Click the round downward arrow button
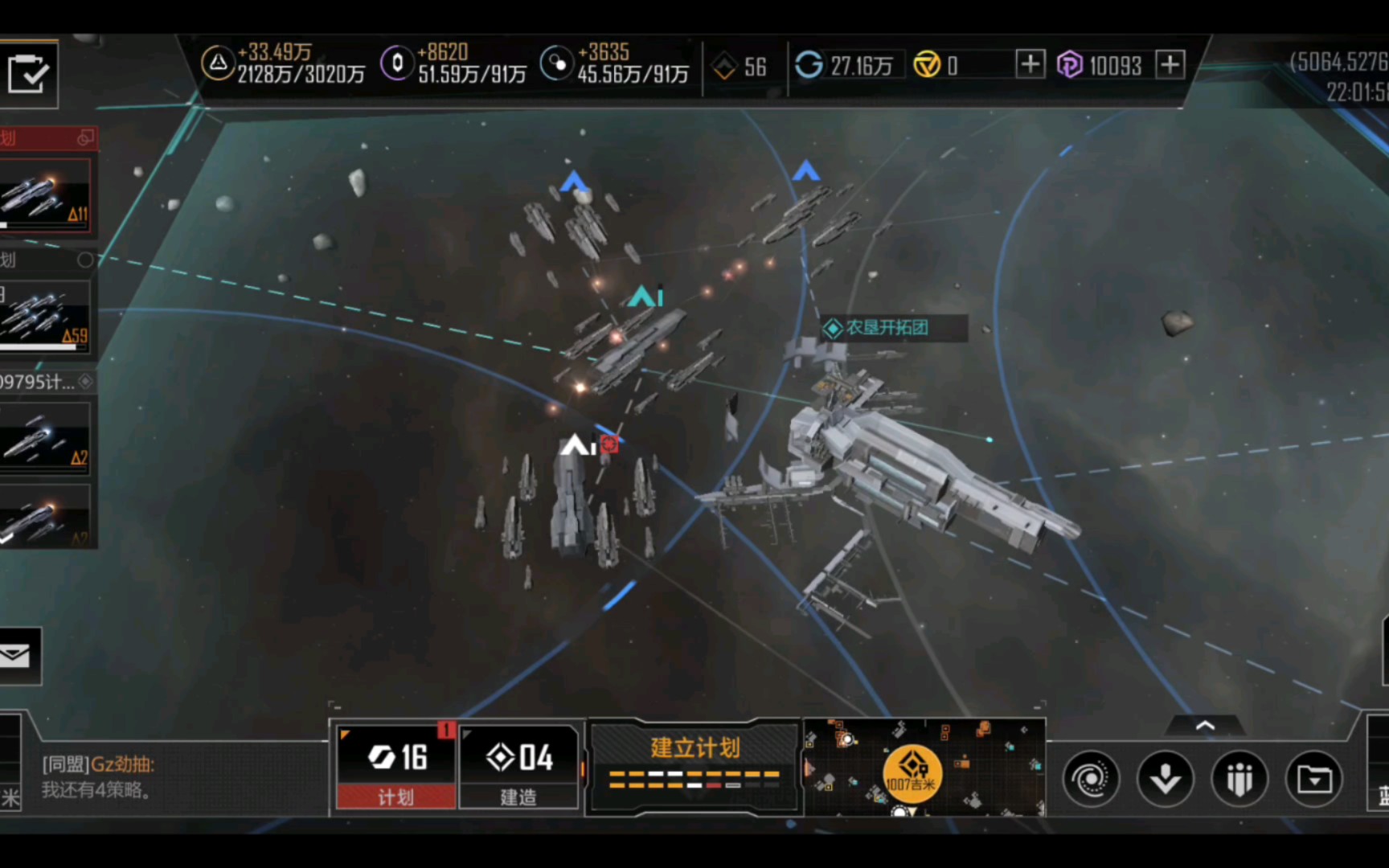This screenshot has width=1389, height=868. [1165, 778]
